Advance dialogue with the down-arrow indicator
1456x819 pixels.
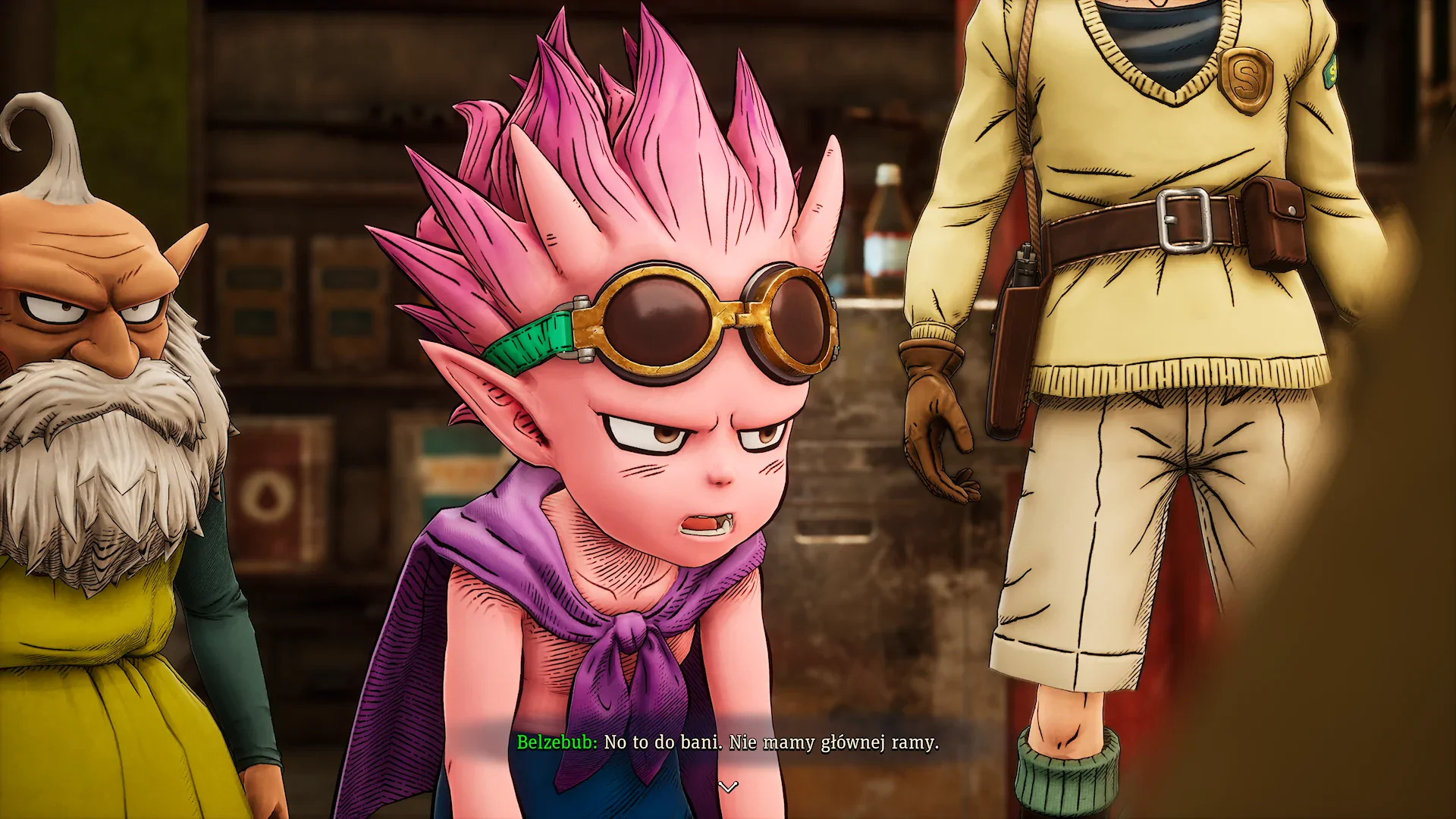pos(728,787)
